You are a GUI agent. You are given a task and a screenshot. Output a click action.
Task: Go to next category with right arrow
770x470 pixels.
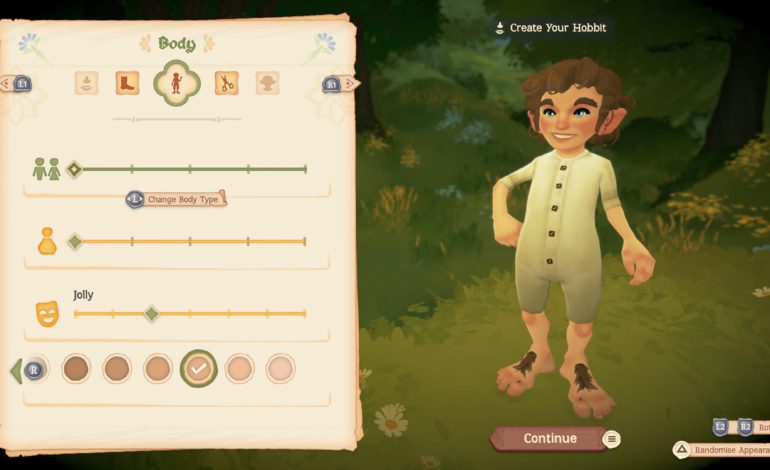point(337,84)
